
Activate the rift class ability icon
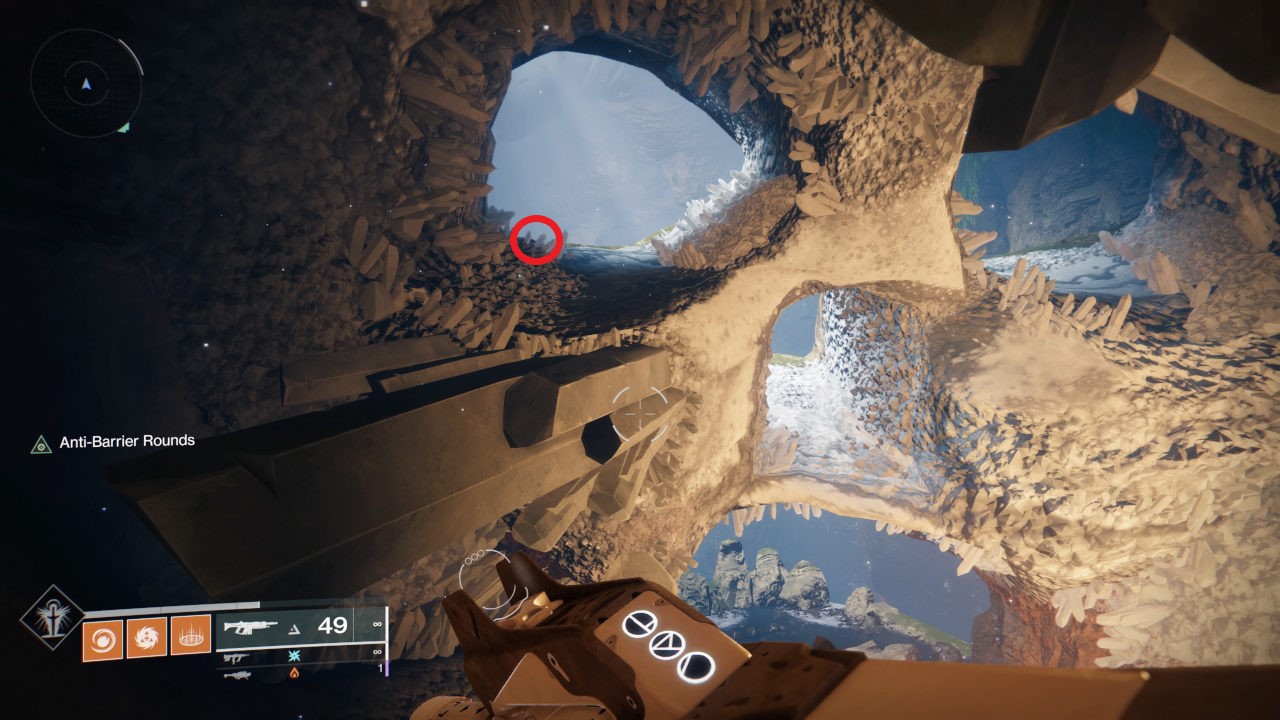[190, 636]
